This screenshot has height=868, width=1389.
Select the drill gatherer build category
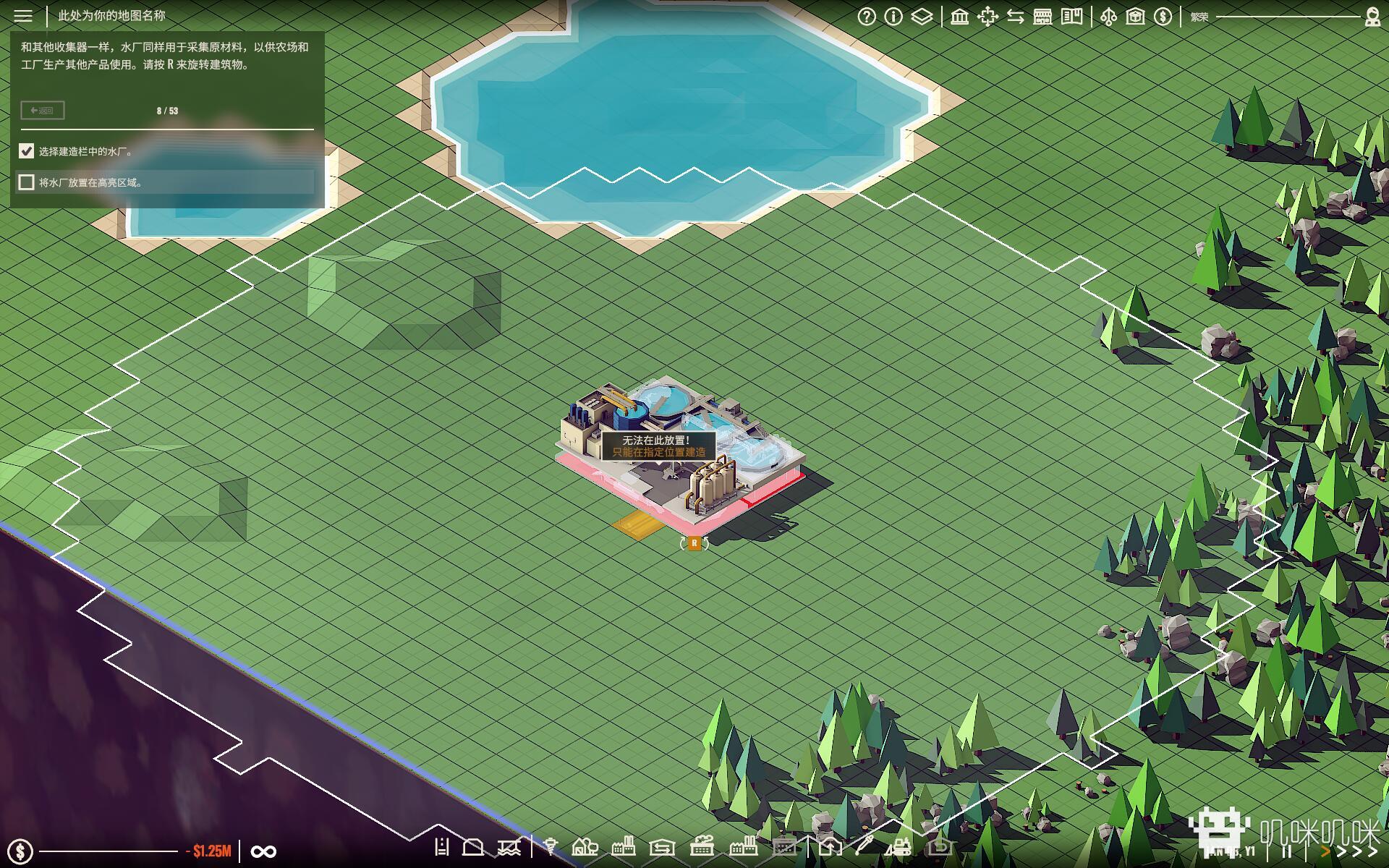551,846
